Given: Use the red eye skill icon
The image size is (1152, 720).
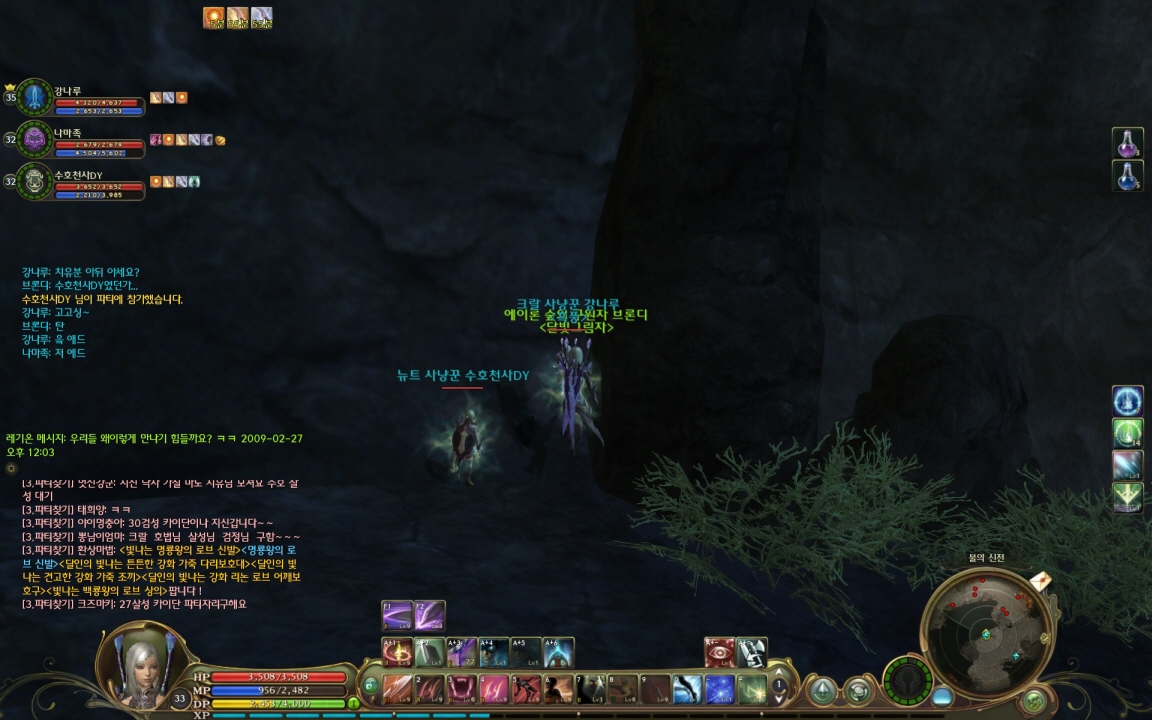Looking at the screenshot, I should tap(719, 652).
